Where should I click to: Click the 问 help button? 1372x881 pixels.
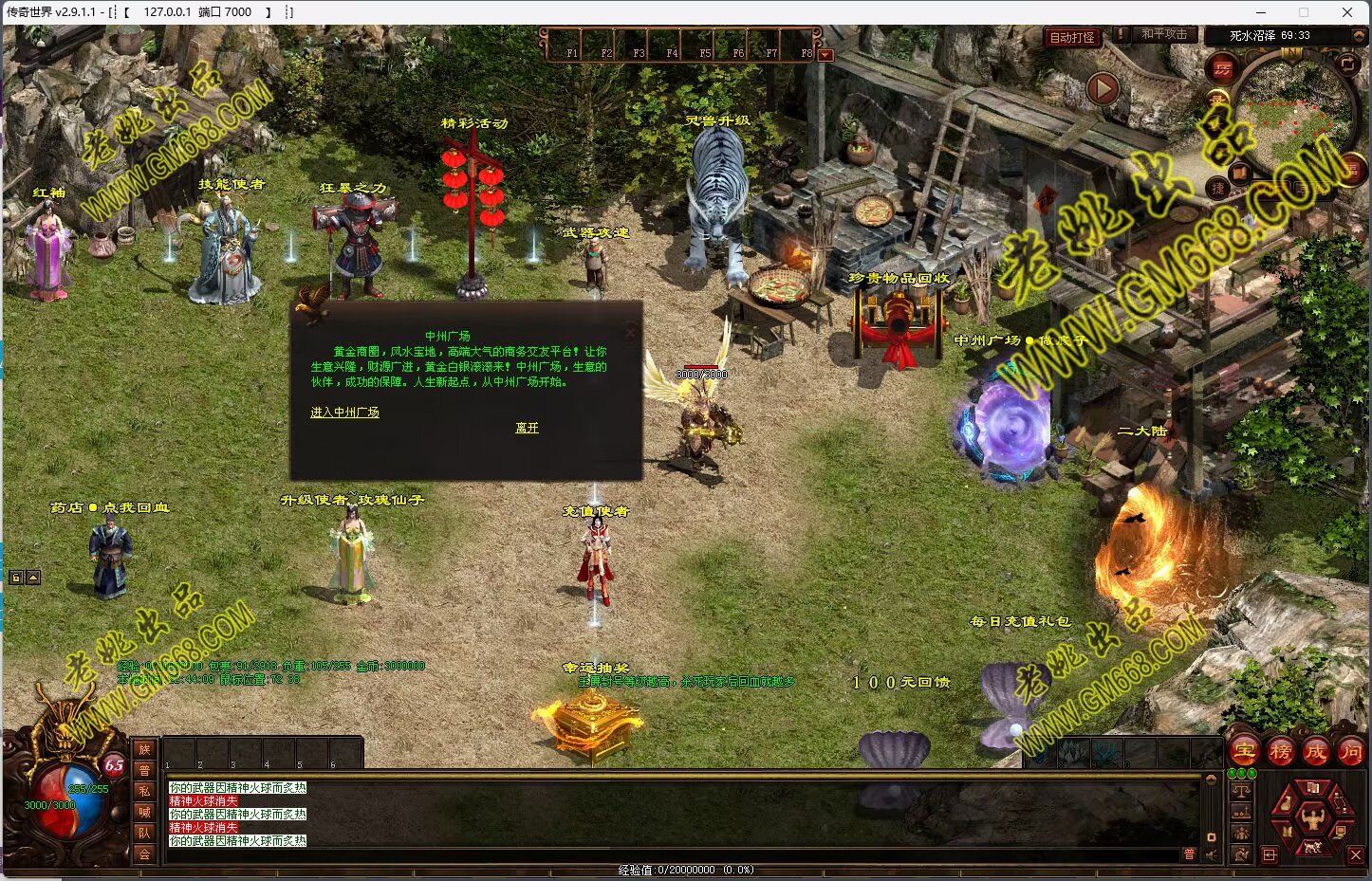tap(1350, 752)
